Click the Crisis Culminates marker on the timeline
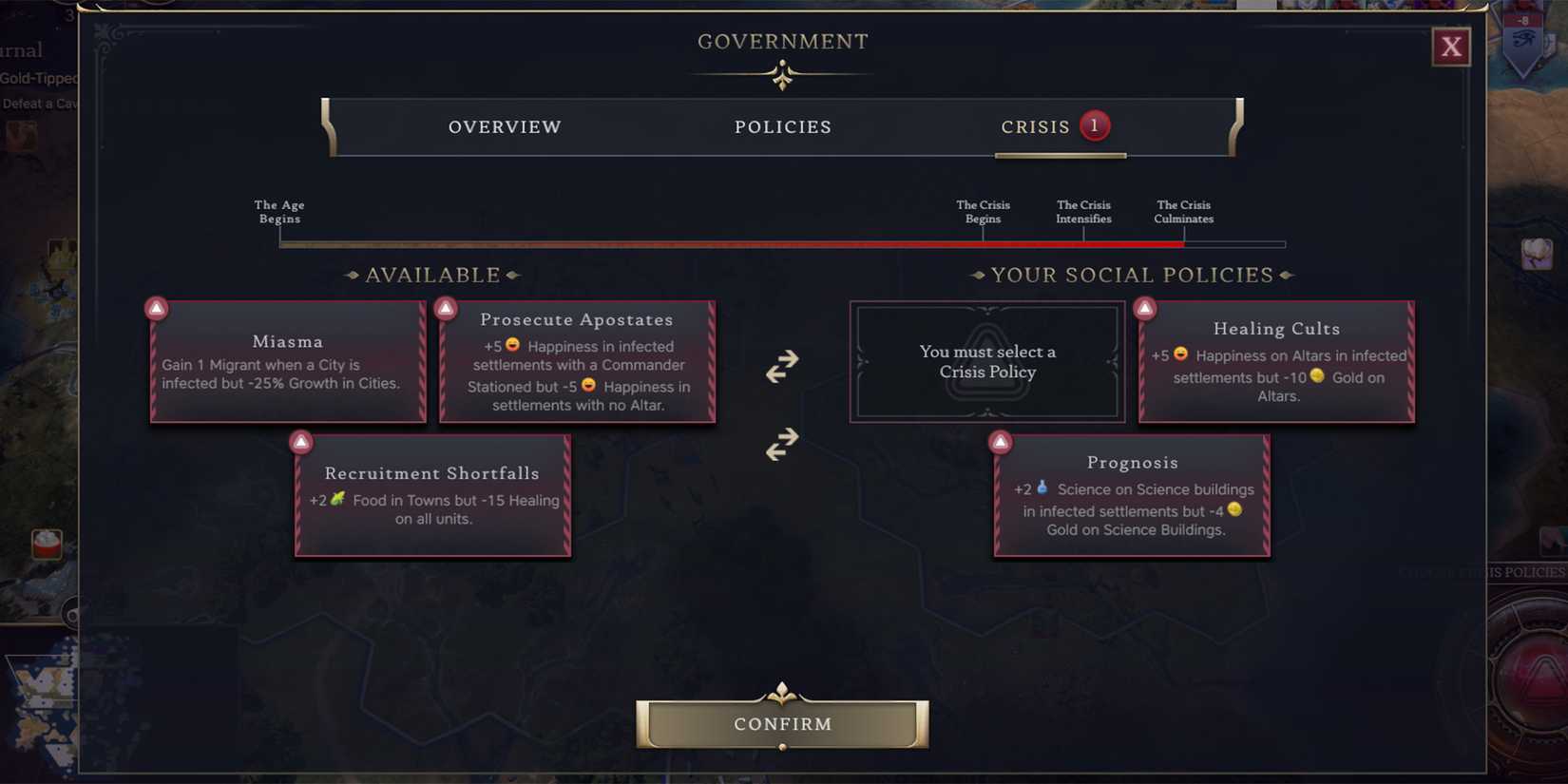The height and width of the screenshot is (784, 1568). tap(1183, 211)
